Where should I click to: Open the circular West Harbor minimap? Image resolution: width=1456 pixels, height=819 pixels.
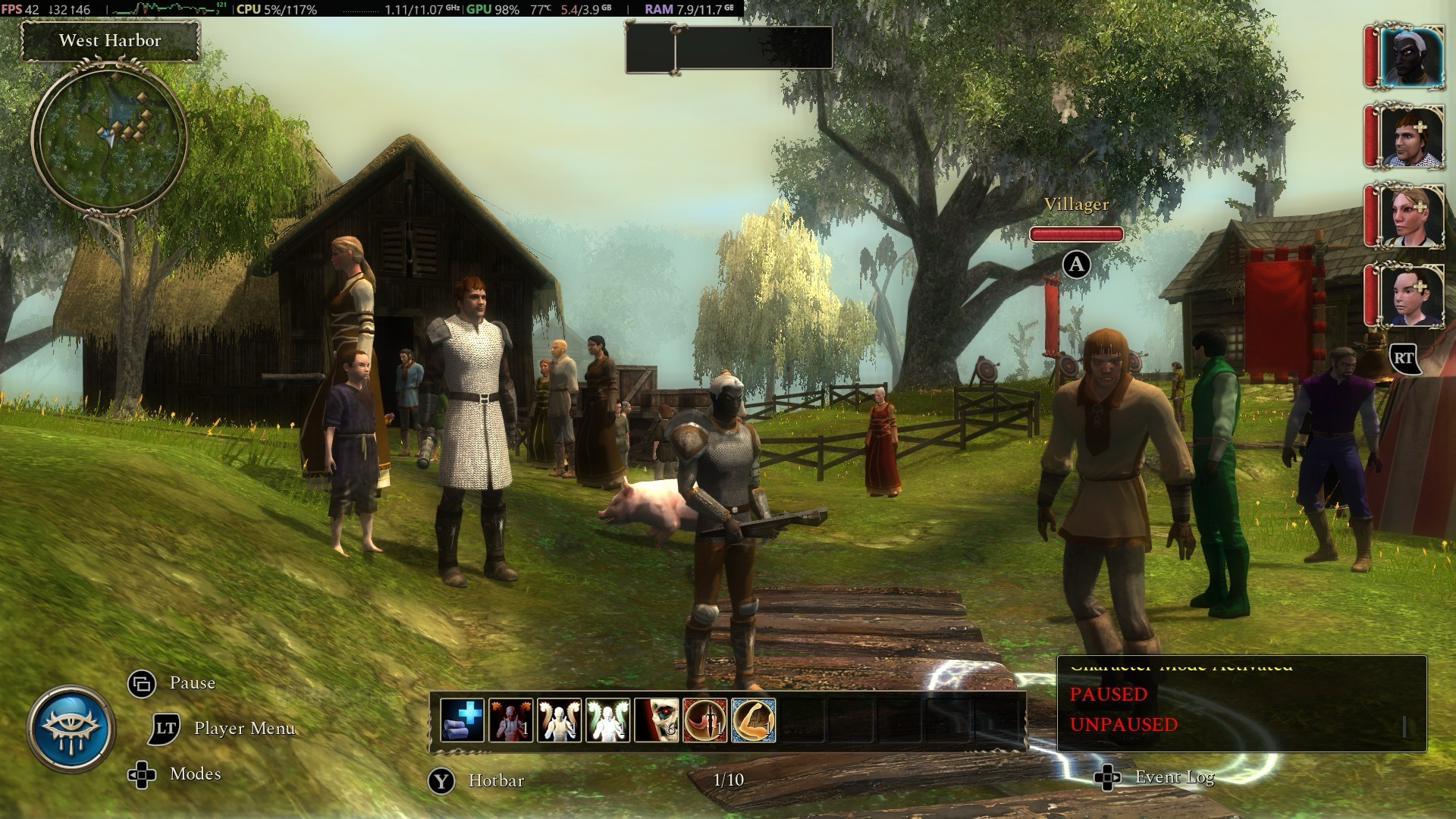[x=109, y=138]
